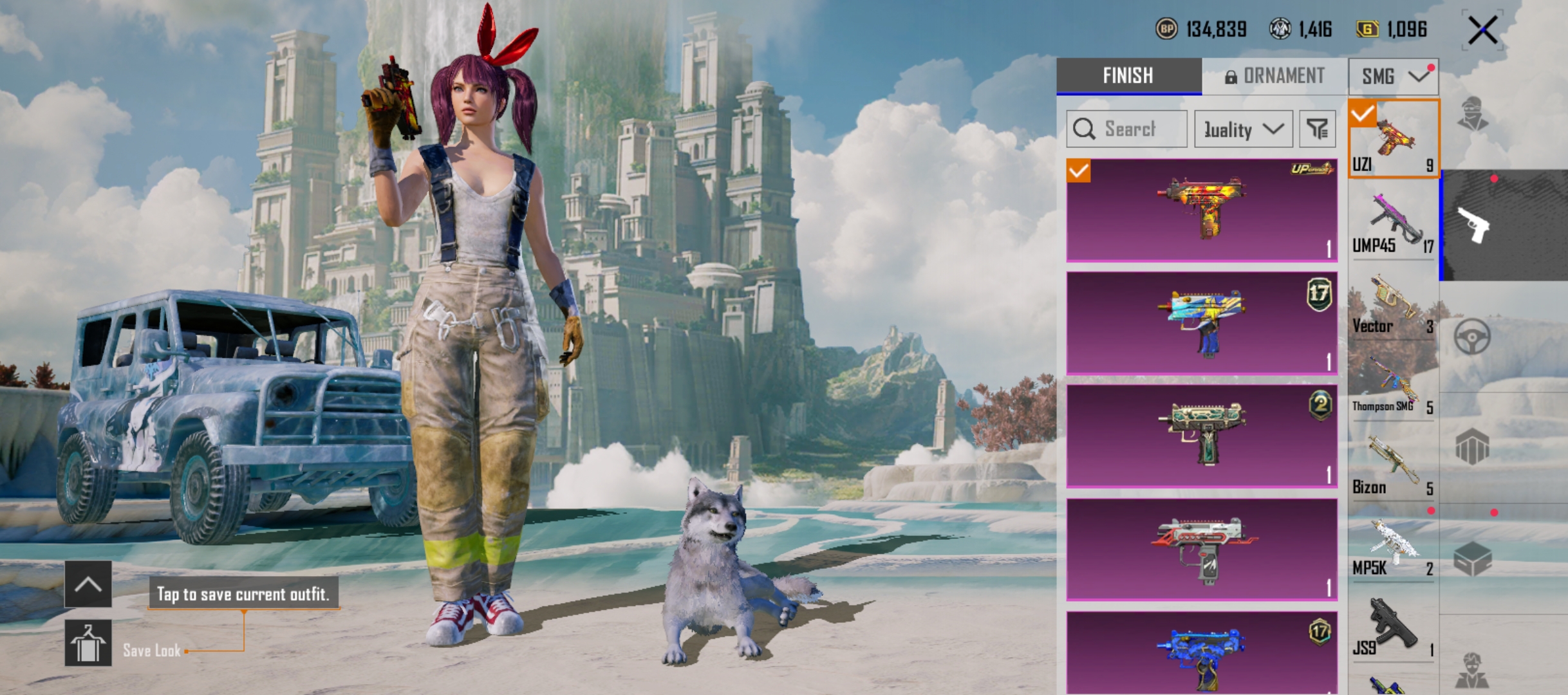Switch to the Finish tab
This screenshot has height=695, width=1568.
coord(1128,76)
